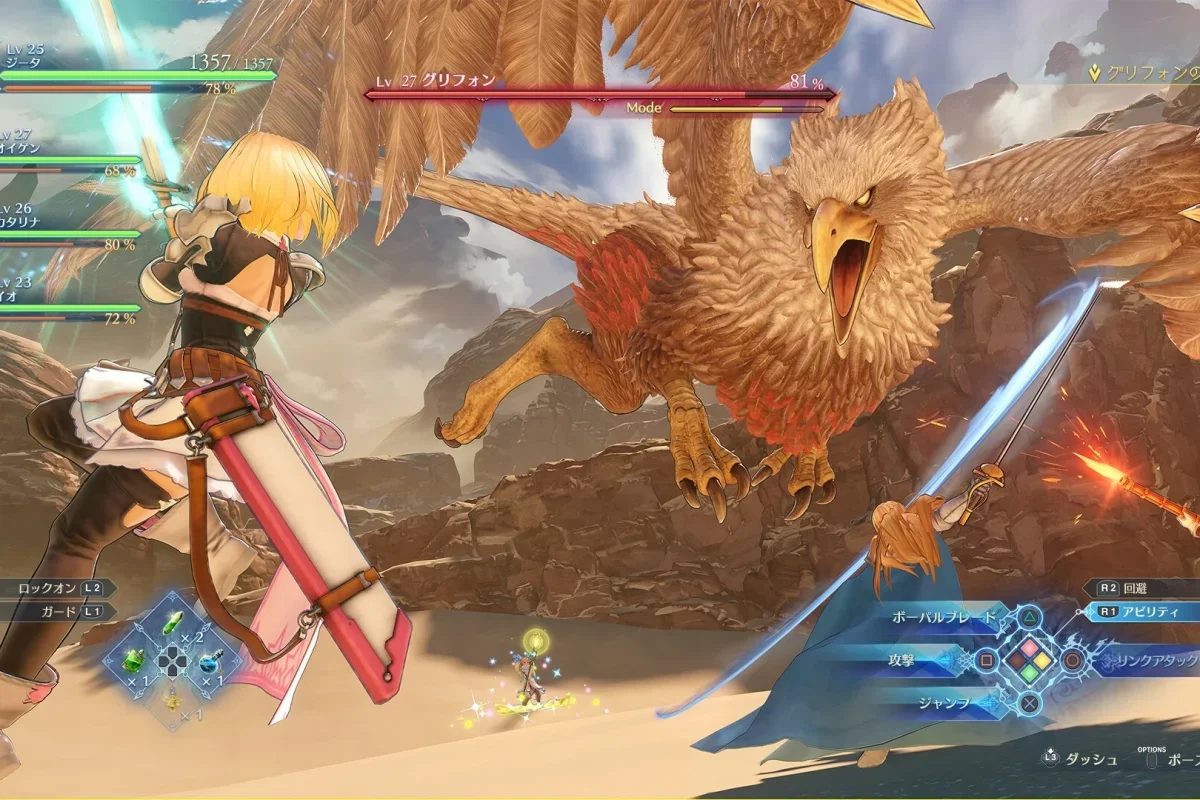
Task: Select the green potion bottle item slot
Action: [x=134, y=662]
